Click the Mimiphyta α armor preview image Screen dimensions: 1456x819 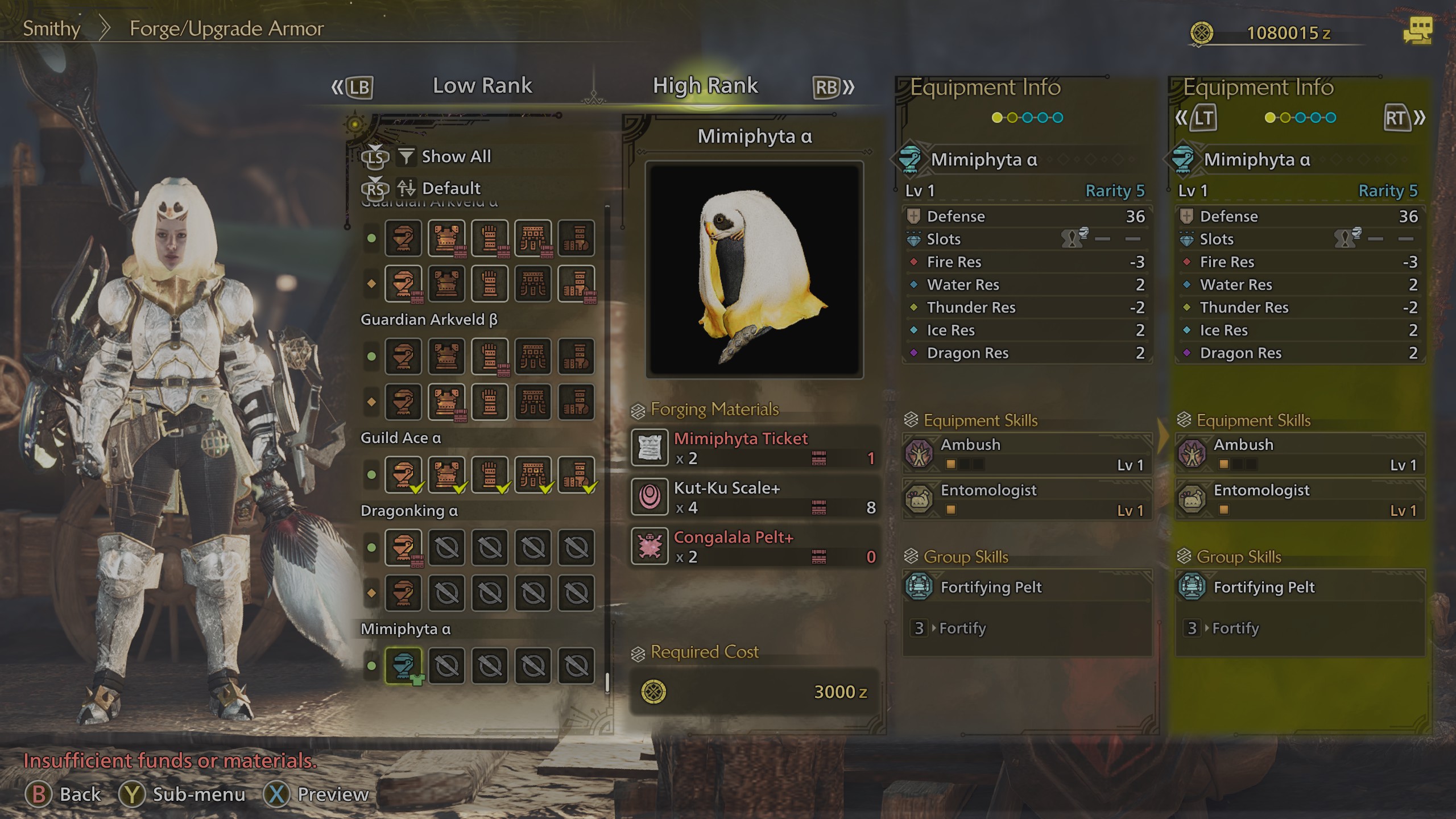pyautogui.click(x=754, y=270)
